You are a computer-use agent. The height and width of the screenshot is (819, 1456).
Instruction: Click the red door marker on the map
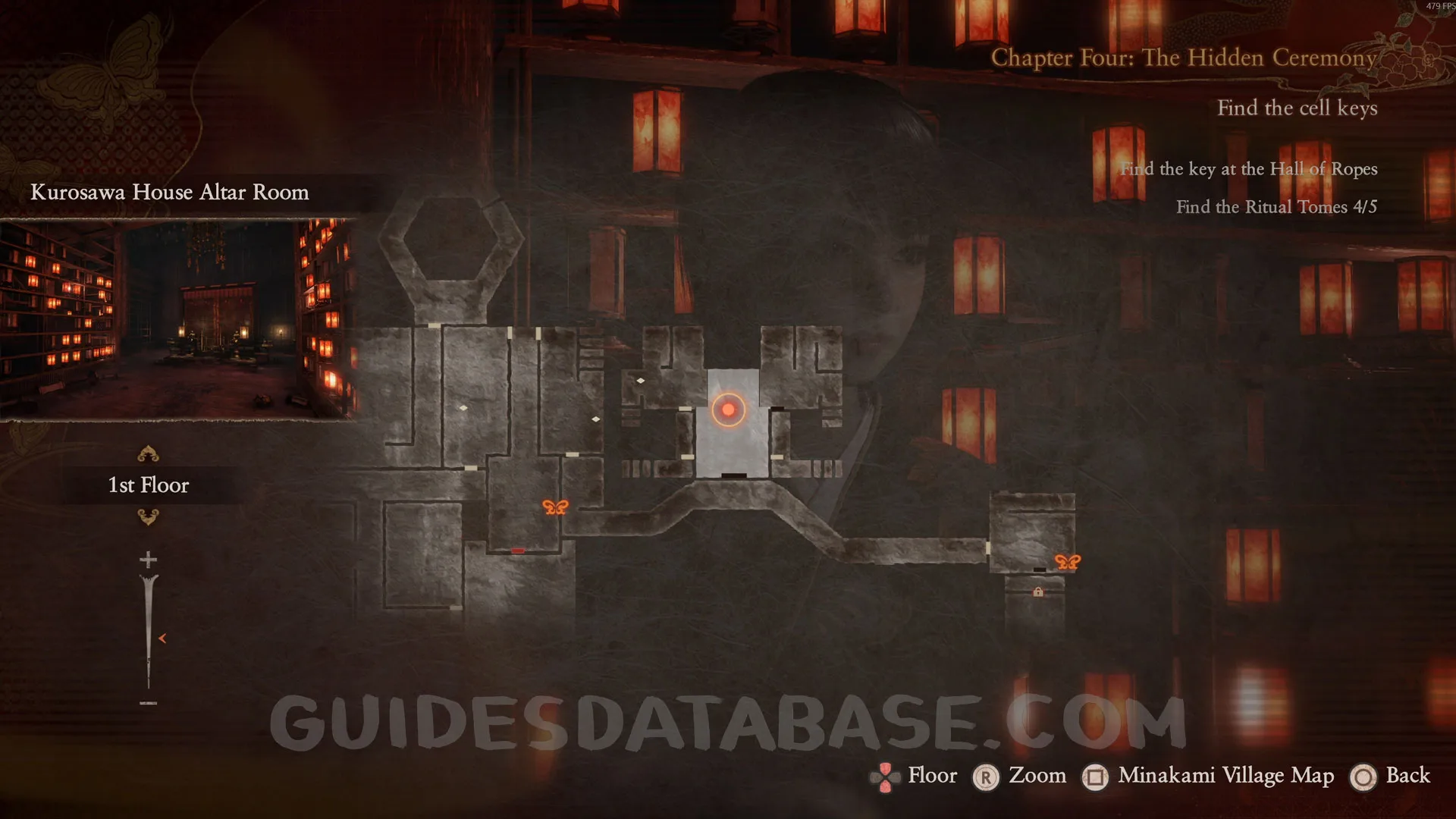point(518,551)
